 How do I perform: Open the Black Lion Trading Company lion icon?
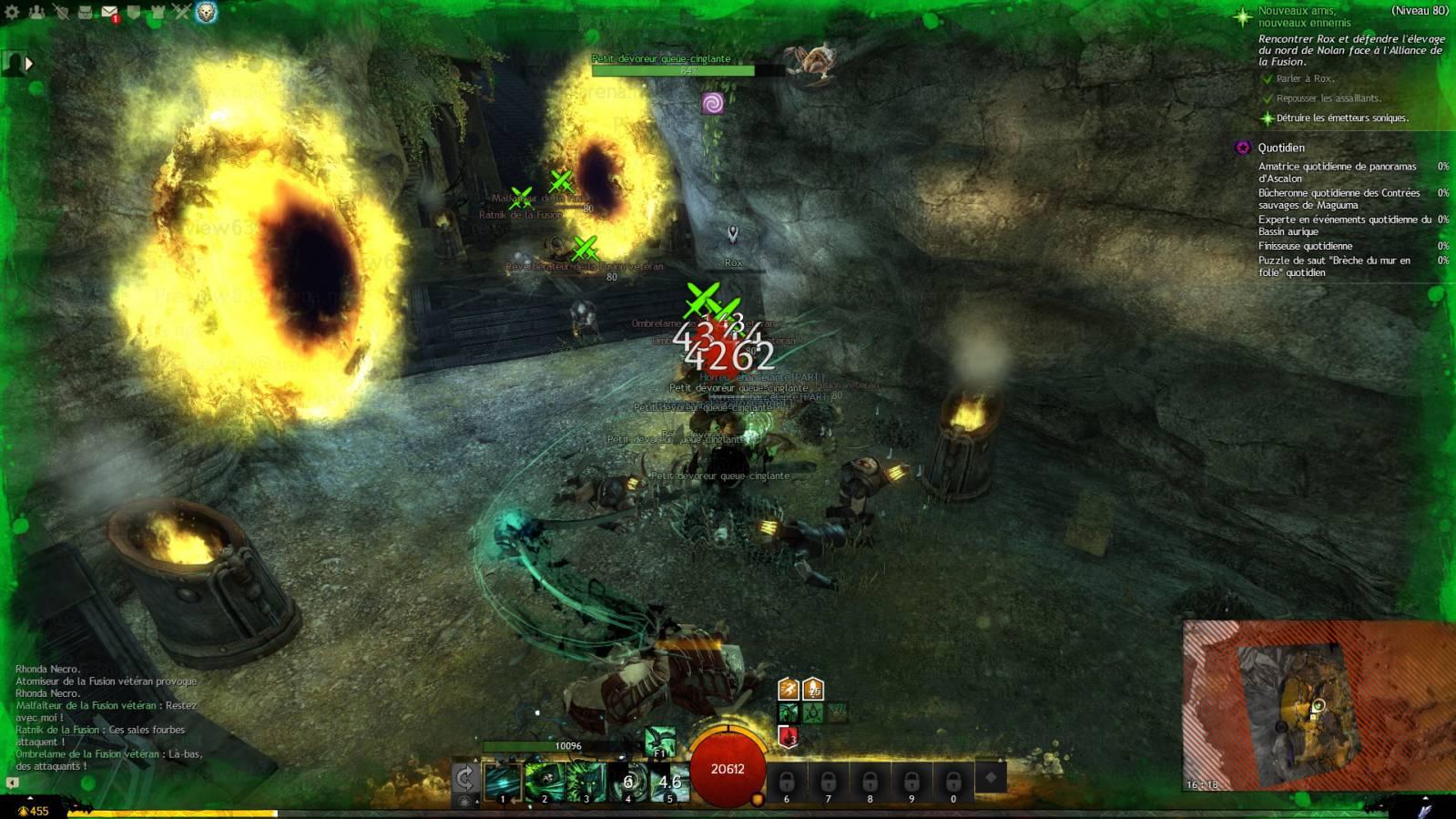click(x=207, y=12)
